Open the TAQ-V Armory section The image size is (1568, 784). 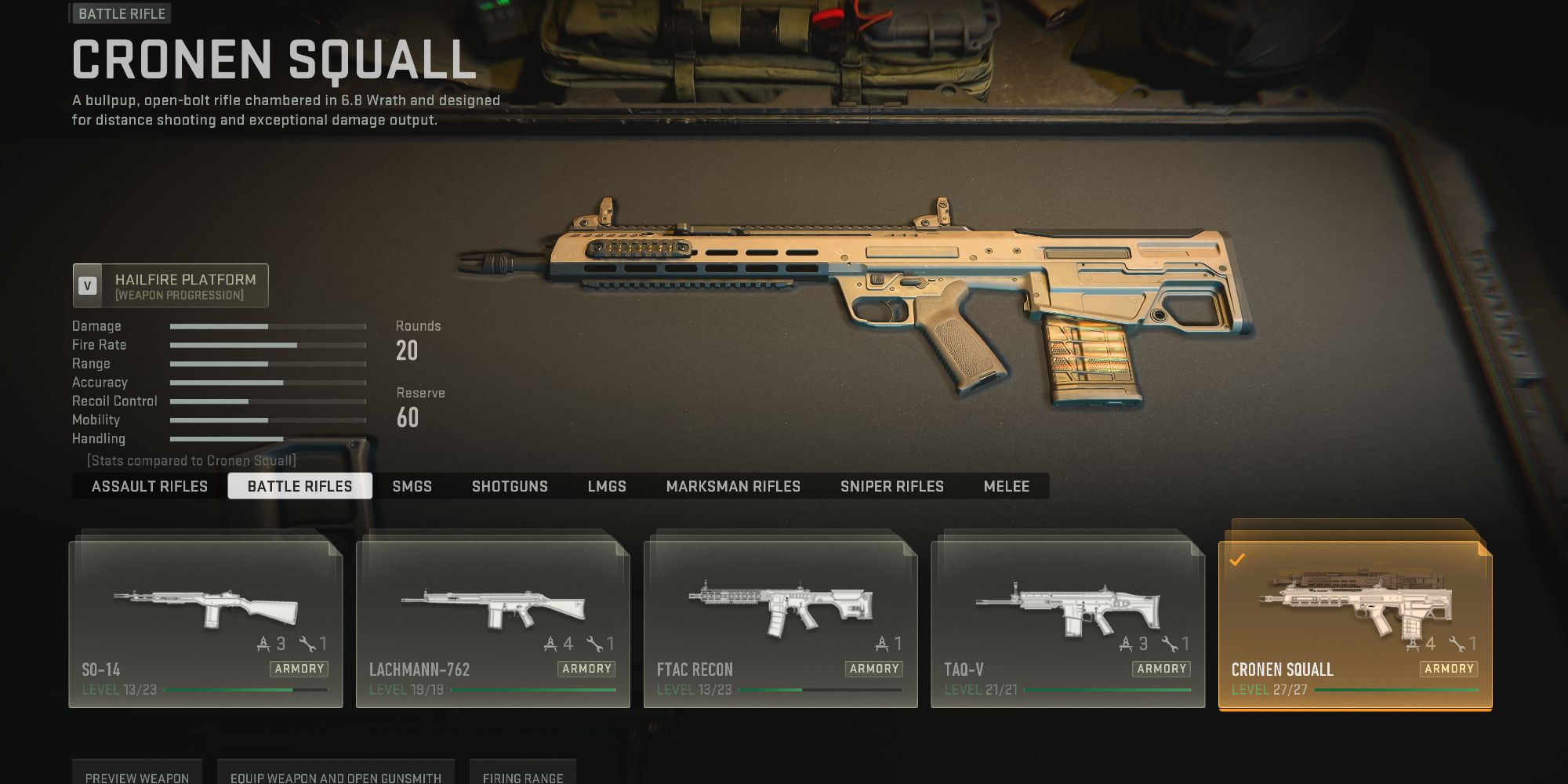tap(1162, 669)
